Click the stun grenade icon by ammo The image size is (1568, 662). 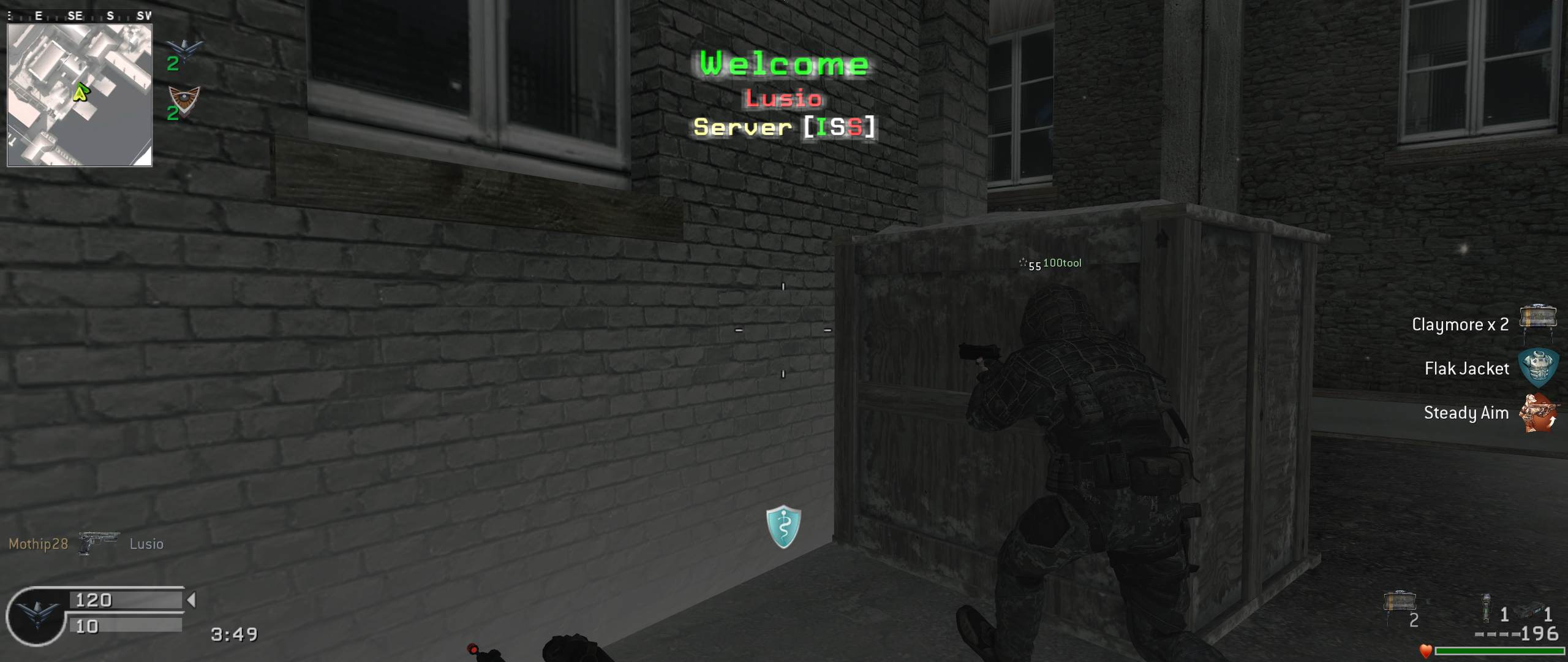[1485, 609]
